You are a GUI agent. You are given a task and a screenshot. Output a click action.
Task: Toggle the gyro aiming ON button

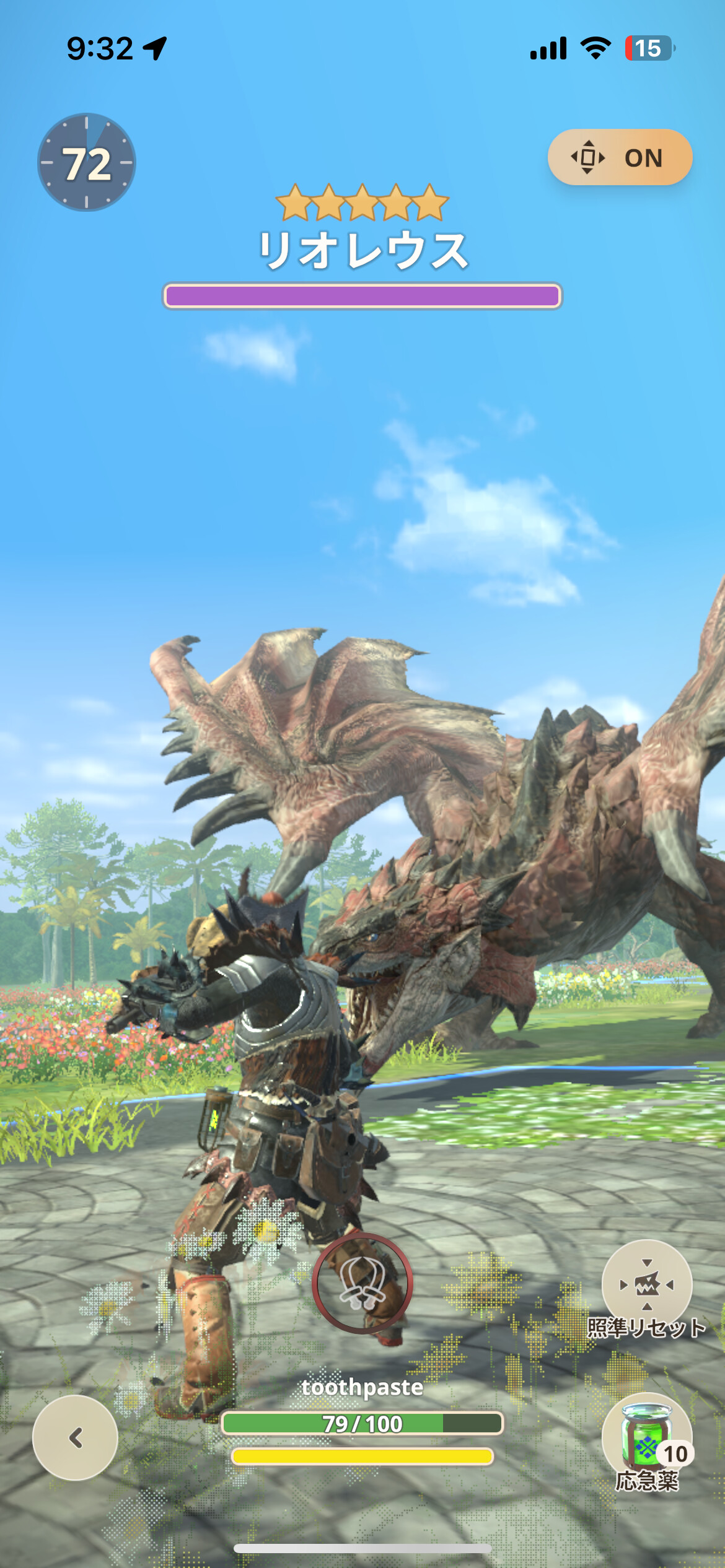(619, 157)
